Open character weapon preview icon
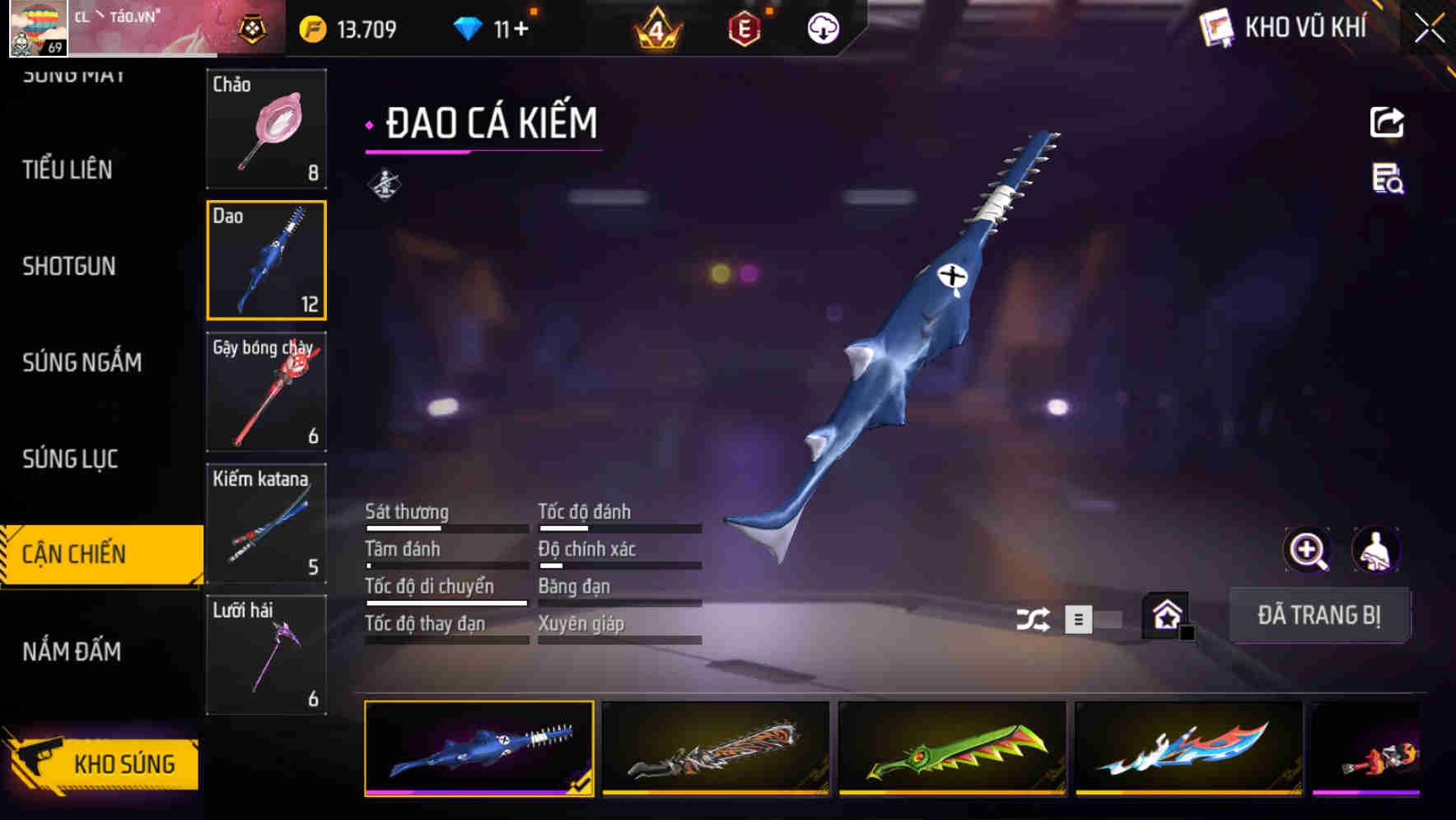1456x820 pixels. [x=1377, y=550]
